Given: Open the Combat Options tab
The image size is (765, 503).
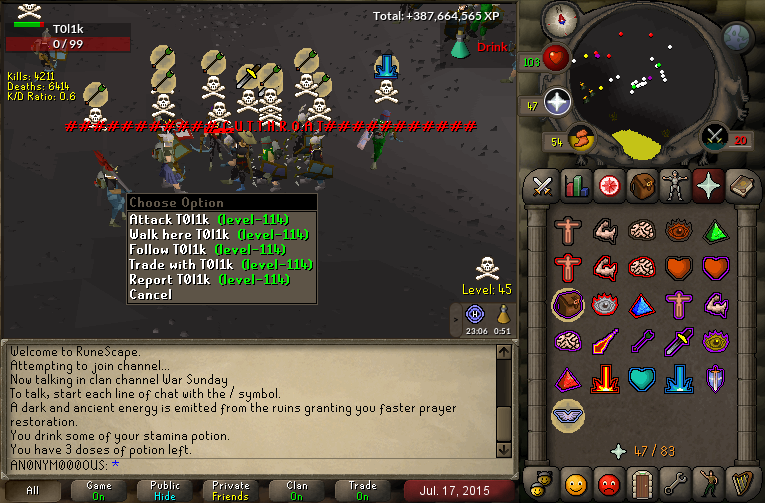Looking at the screenshot, I should click(542, 186).
